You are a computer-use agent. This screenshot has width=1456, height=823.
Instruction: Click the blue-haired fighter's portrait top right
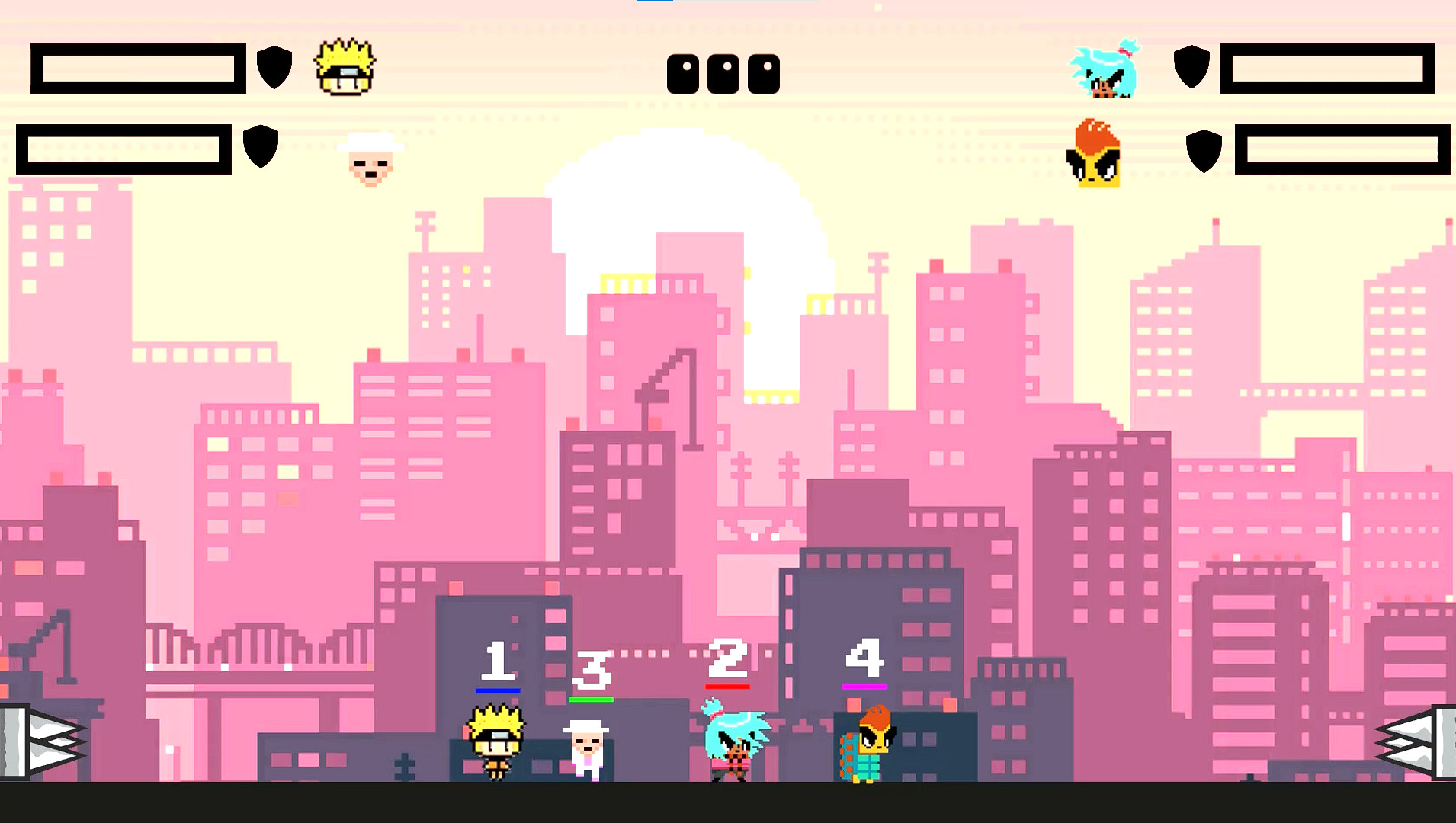pos(1105,72)
